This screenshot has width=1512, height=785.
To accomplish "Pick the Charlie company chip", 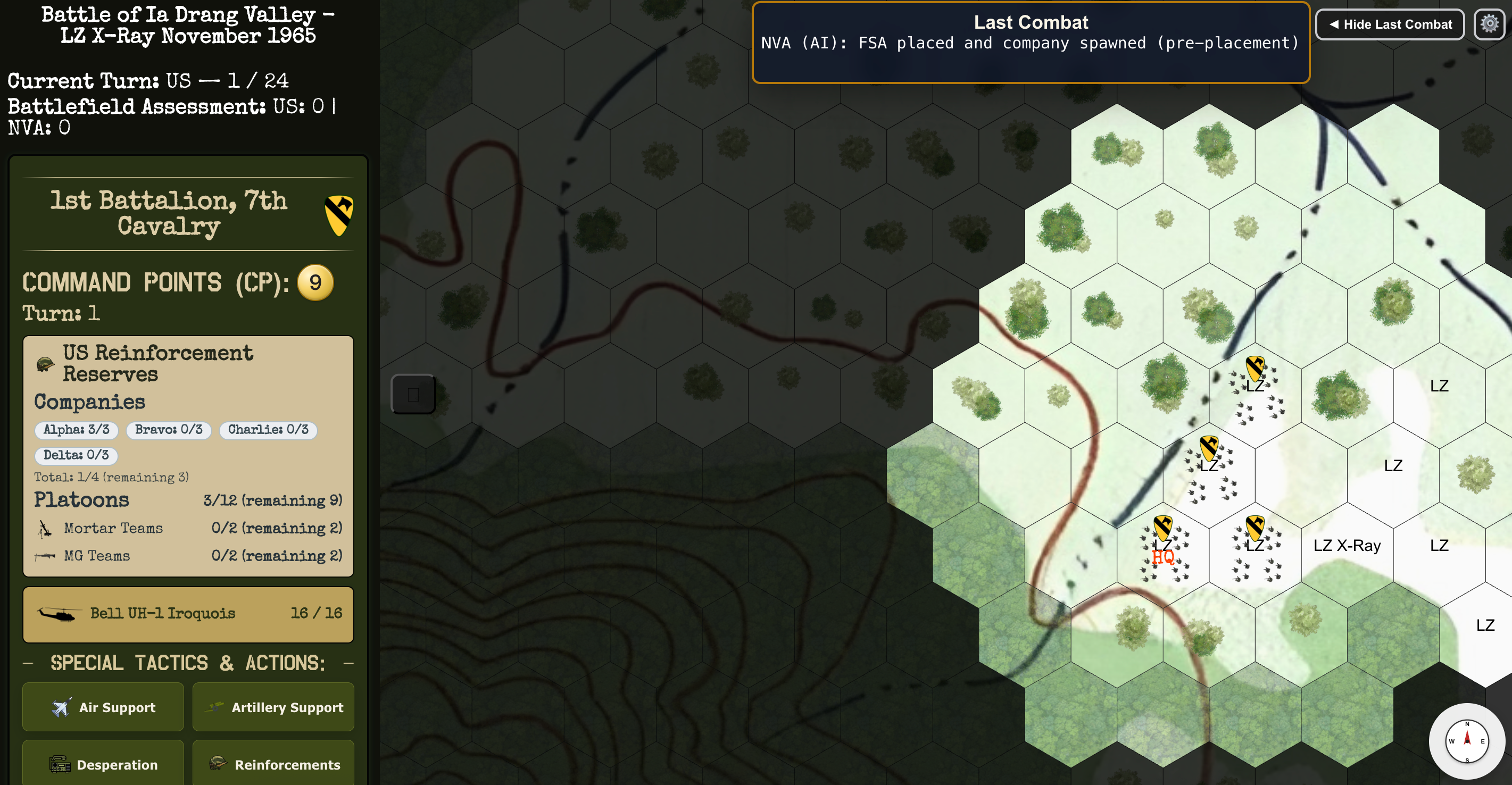I will [x=268, y=429].
